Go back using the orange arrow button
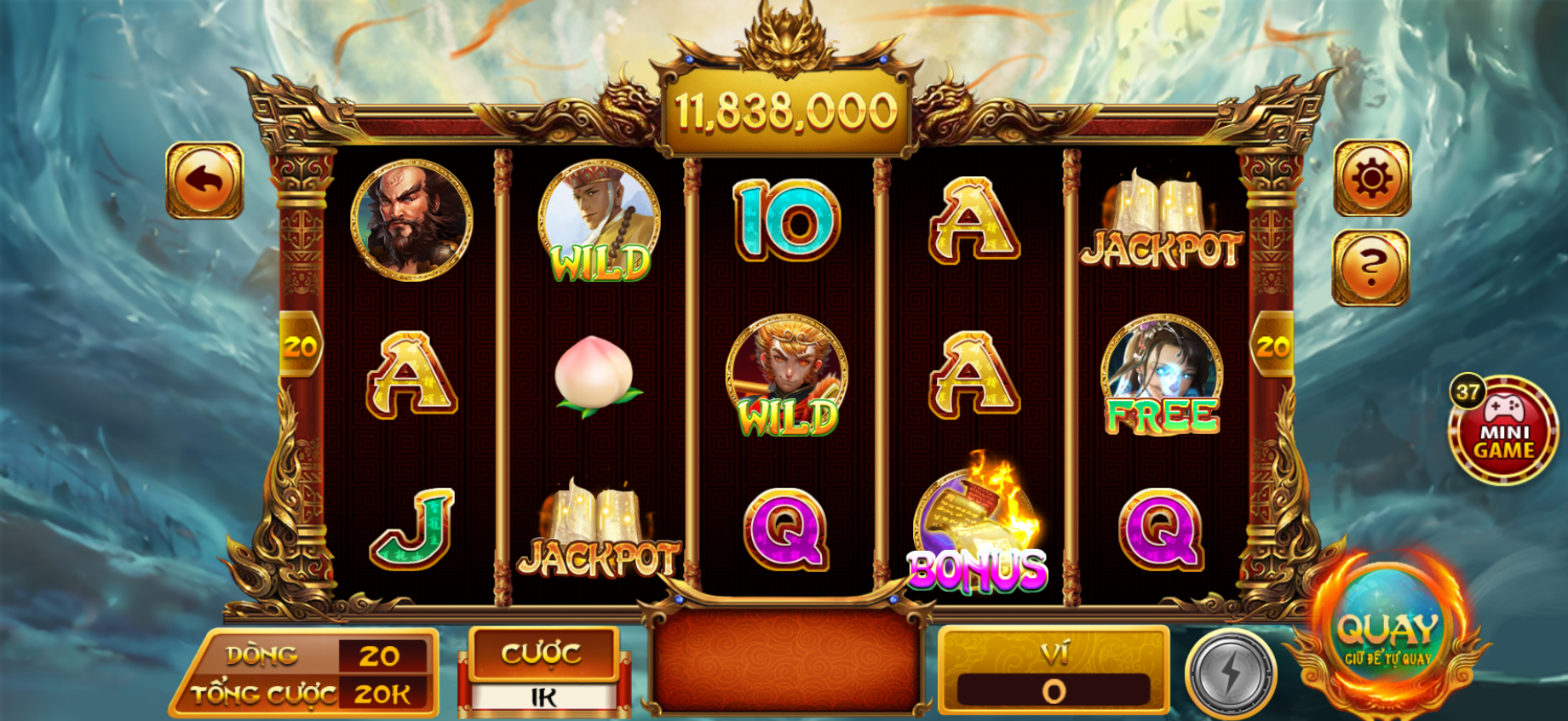This screenshot has width=1568, height=721. click(x=204, y=180)
